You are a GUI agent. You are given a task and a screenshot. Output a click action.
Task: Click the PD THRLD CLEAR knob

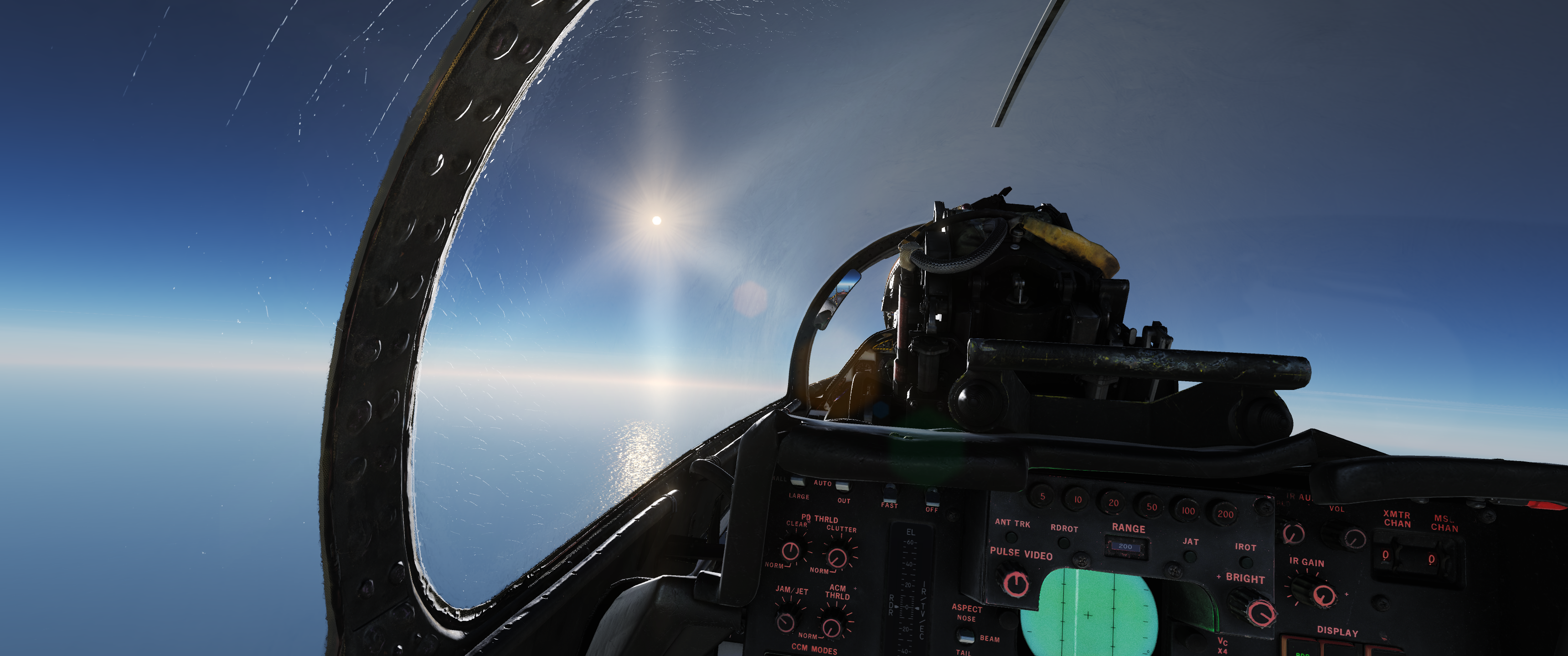point(790,551)
